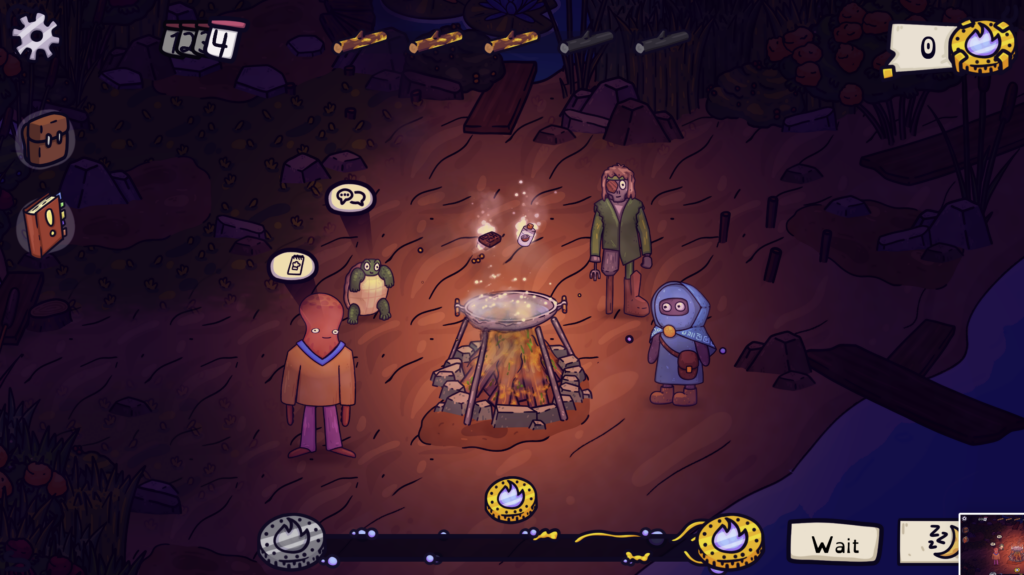Select the card bubble above the orange character
The width and height of the screenshot is (1024, 575).
click(293, 266)
